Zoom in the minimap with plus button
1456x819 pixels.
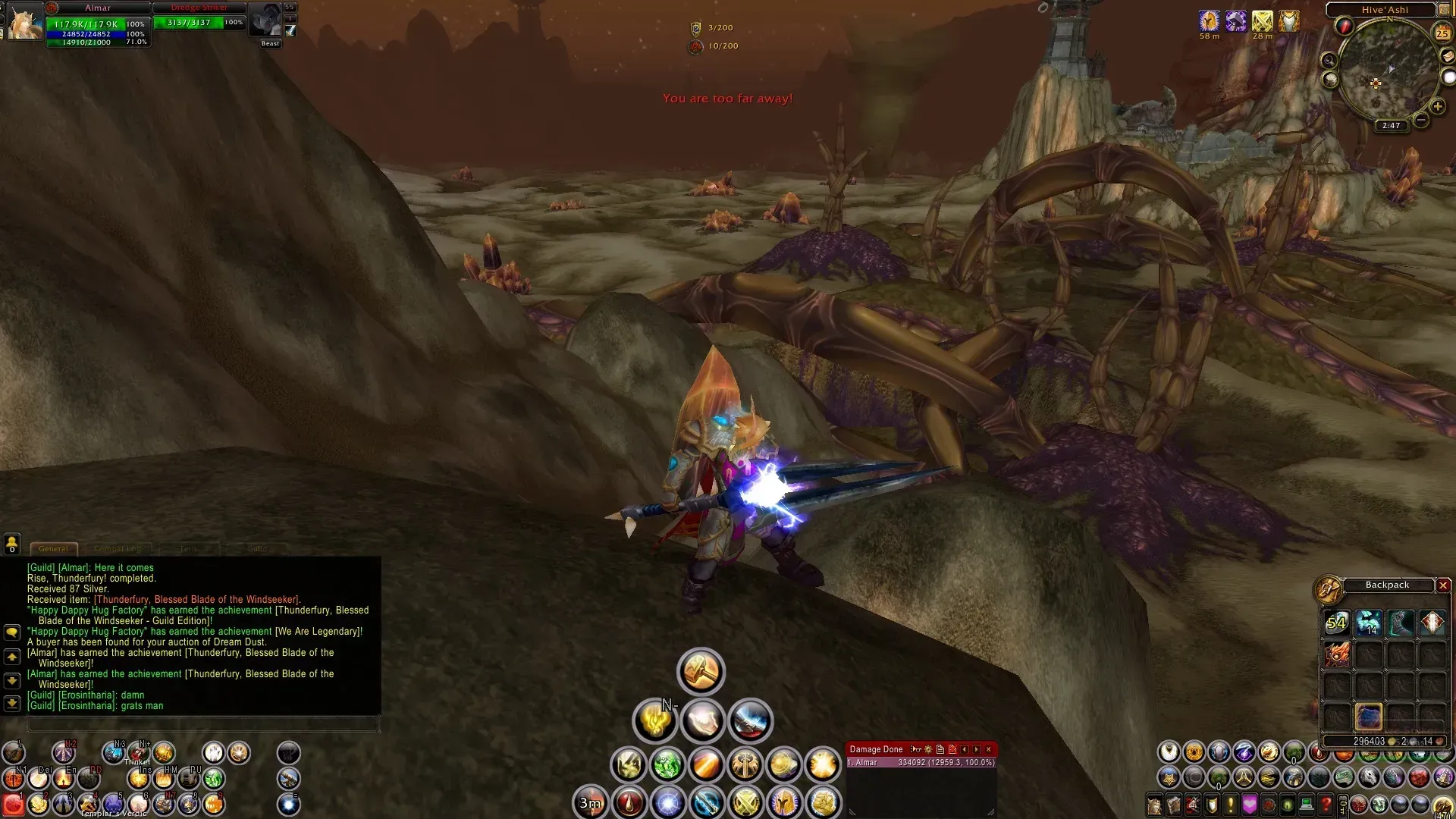tap(1437, 107)
